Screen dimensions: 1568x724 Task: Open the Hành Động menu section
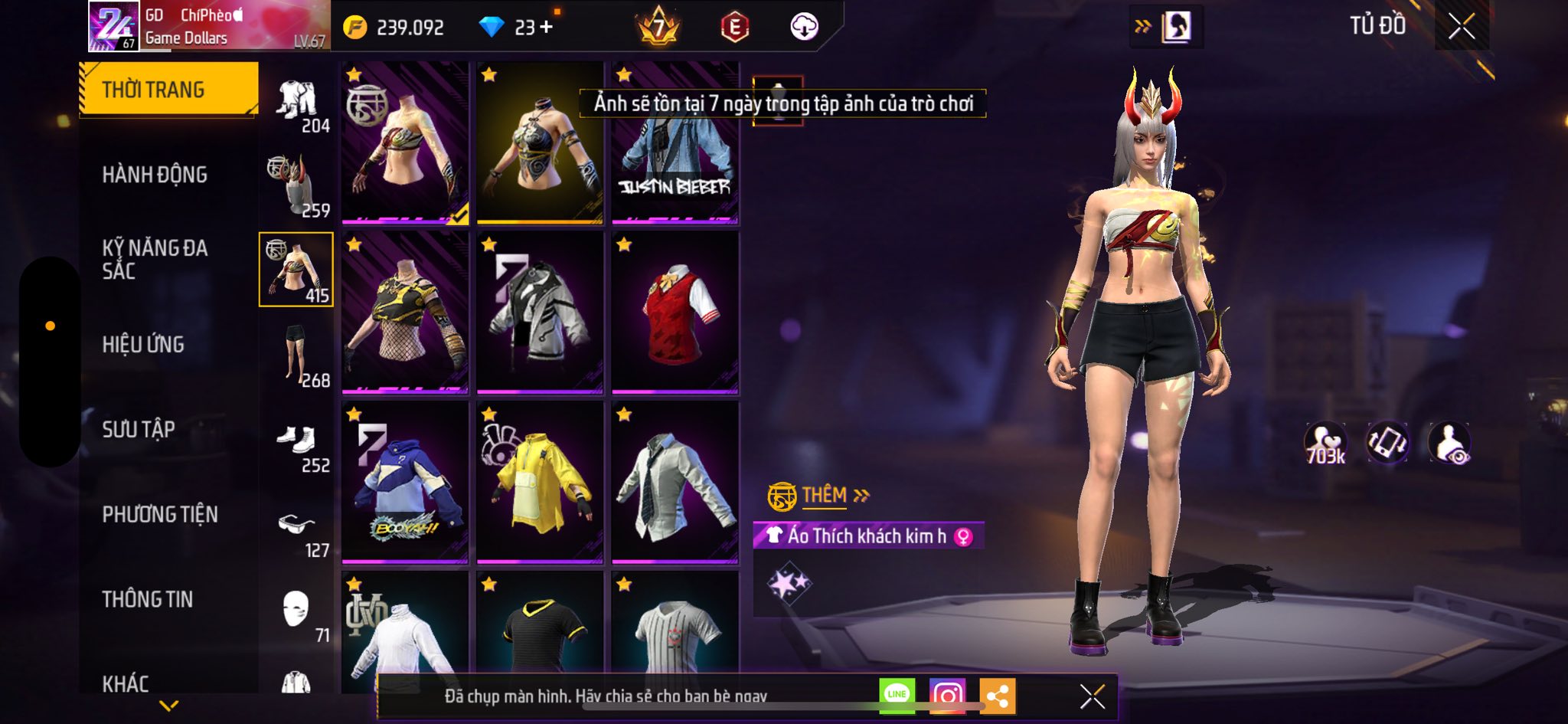[155, 175]
